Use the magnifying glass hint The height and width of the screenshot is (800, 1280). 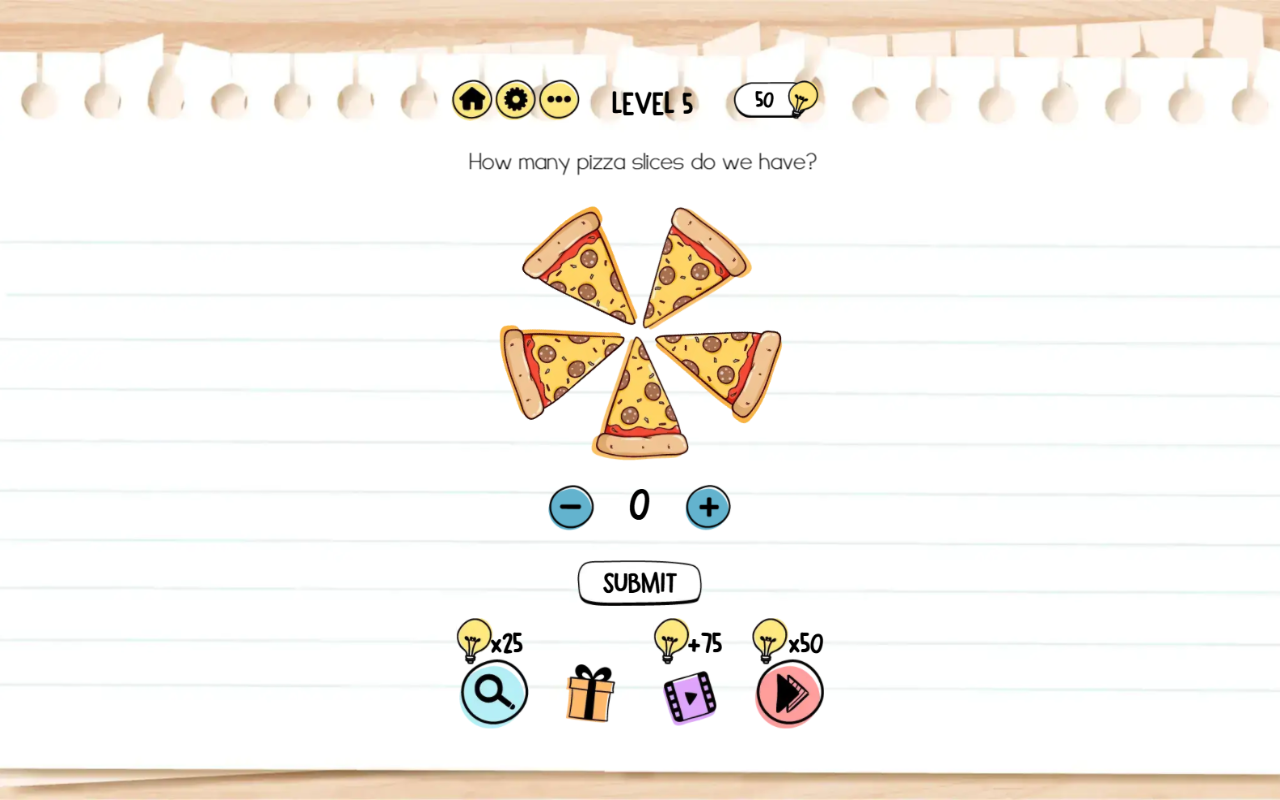click(494, 692)
